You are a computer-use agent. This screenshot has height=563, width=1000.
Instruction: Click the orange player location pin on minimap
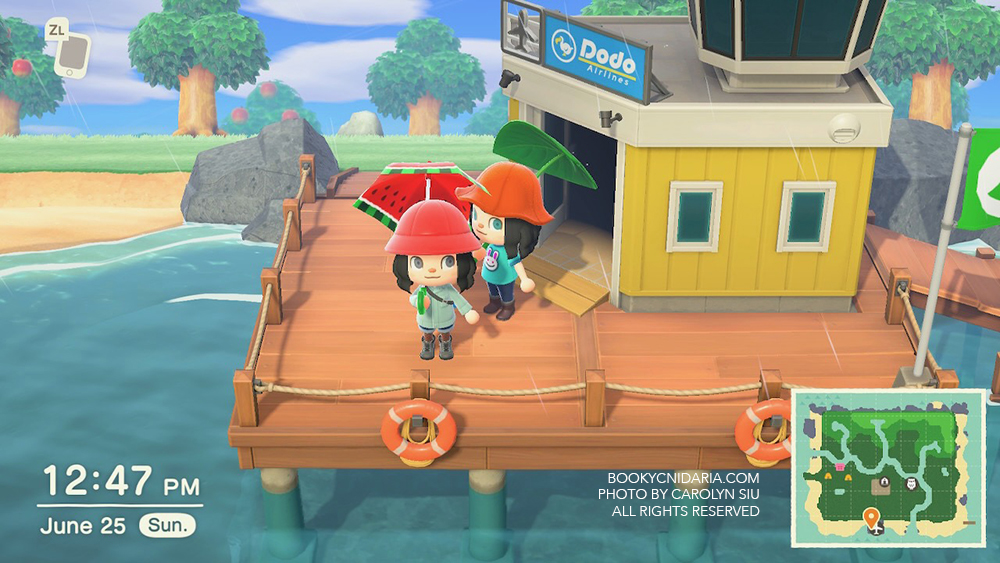click(872, 517)
